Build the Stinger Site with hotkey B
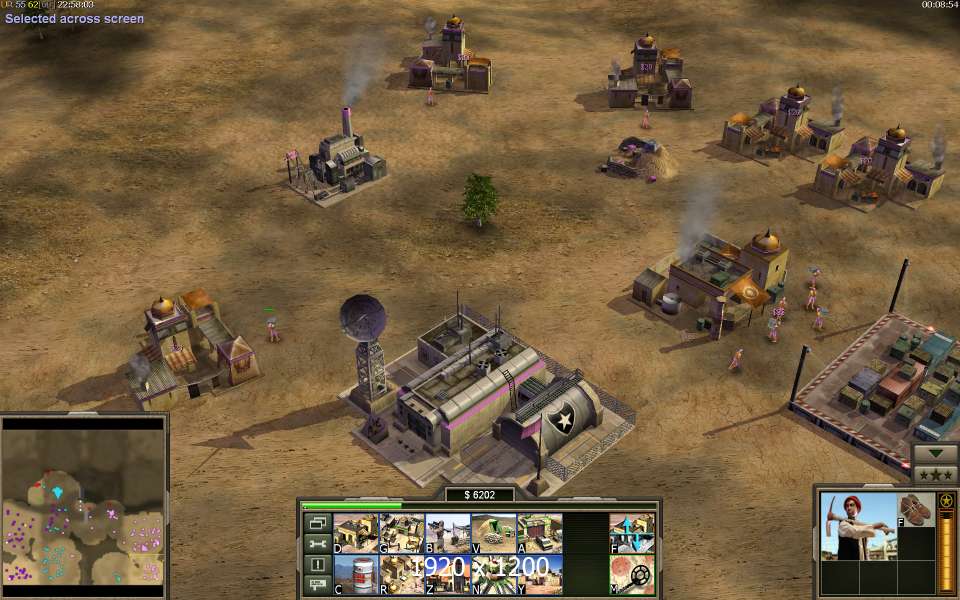This screenshot has height=600, width=960. point(447,533)
